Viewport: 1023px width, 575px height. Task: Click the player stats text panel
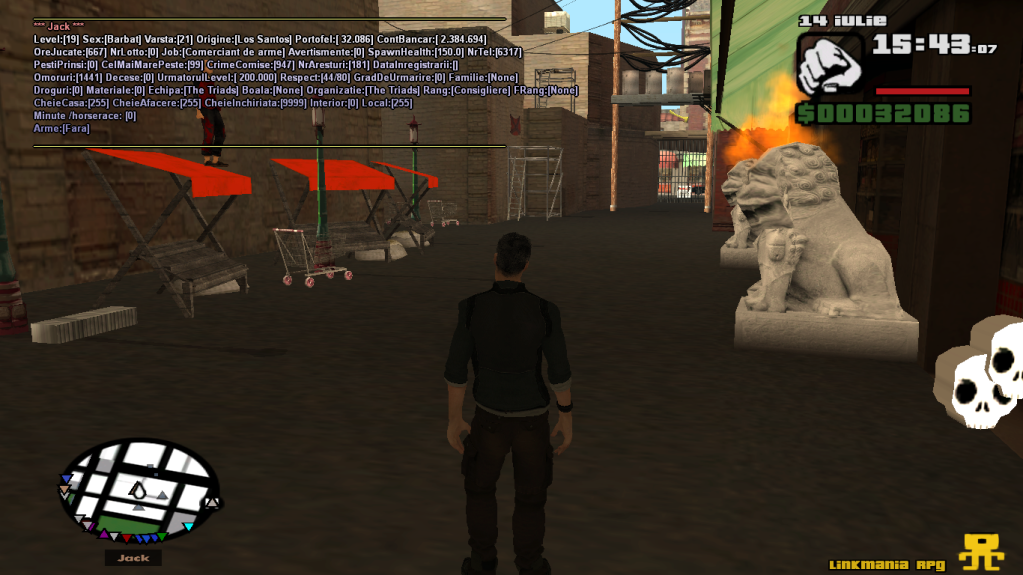[x=270, y=82]
